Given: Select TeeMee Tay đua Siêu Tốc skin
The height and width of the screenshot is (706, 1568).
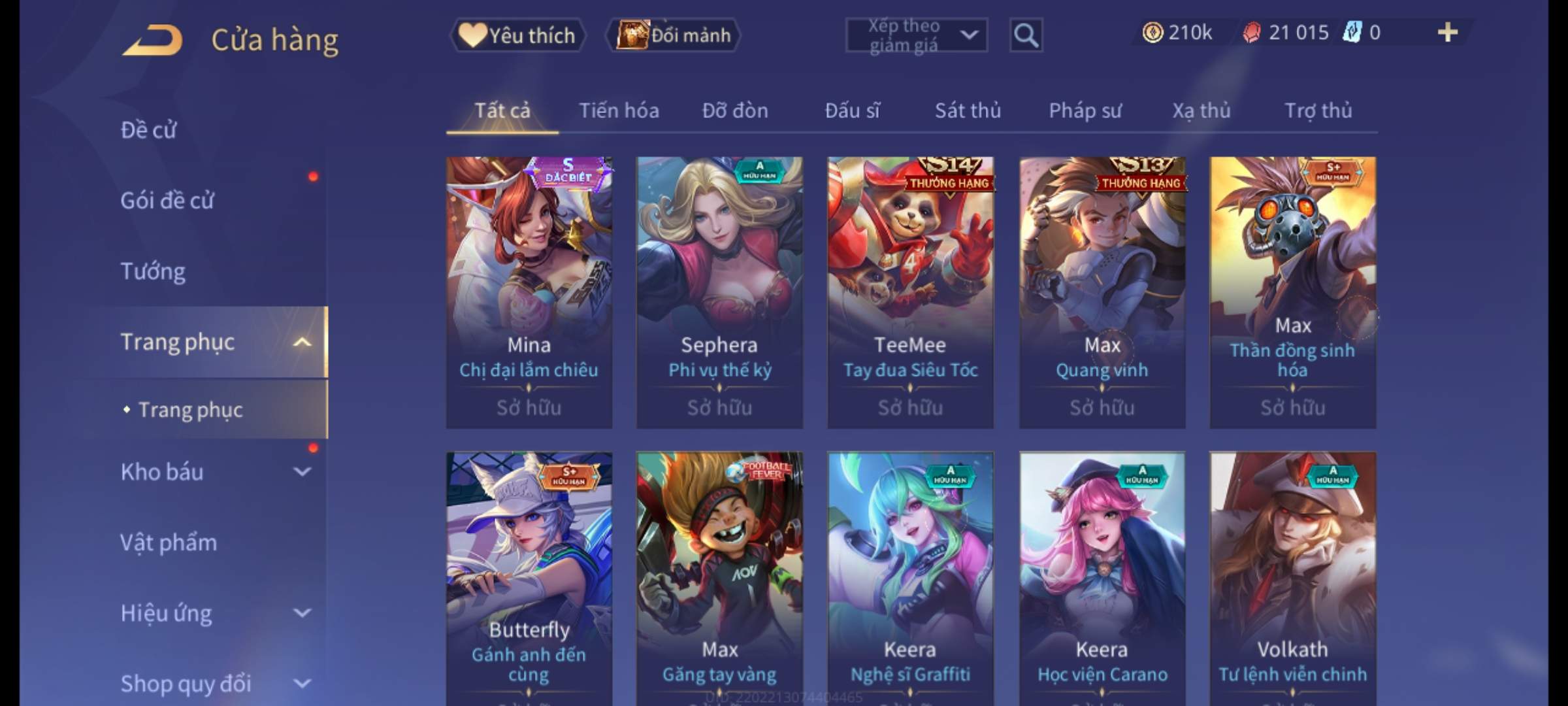Looking at the screenshot, I should 910,292.
